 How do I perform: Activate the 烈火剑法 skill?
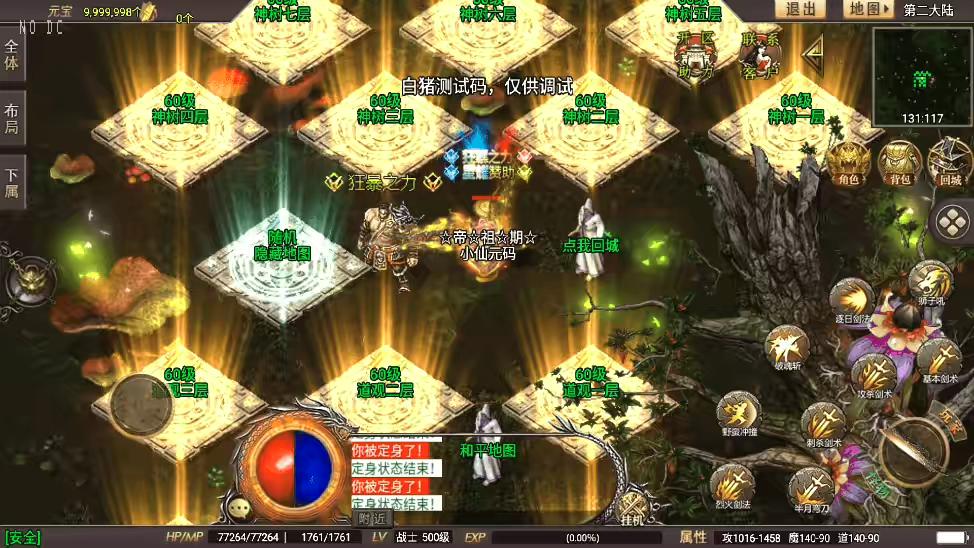[x=732, y=486]
